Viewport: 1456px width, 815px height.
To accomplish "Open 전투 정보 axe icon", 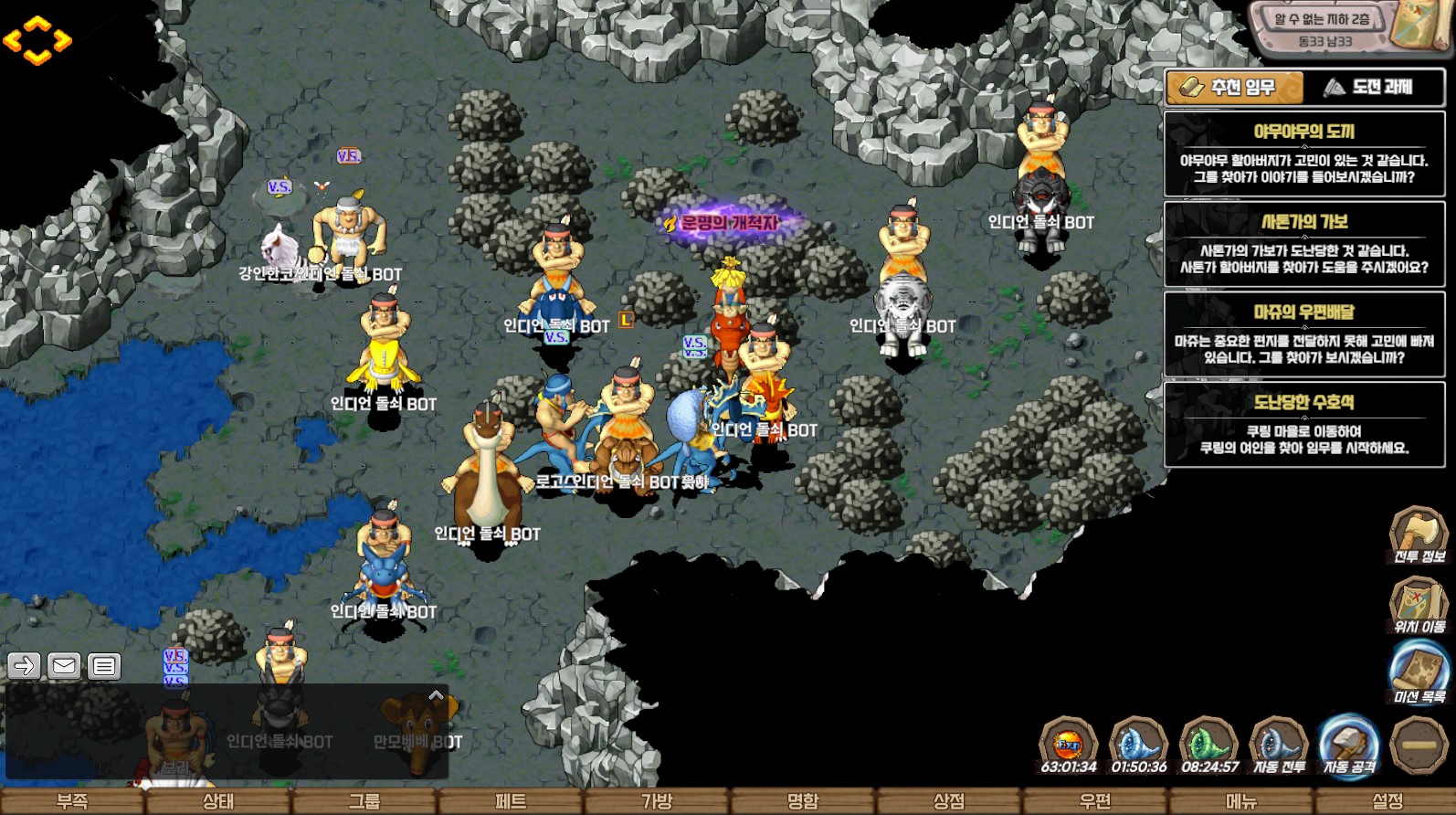I will click(x=1419, y=534).
